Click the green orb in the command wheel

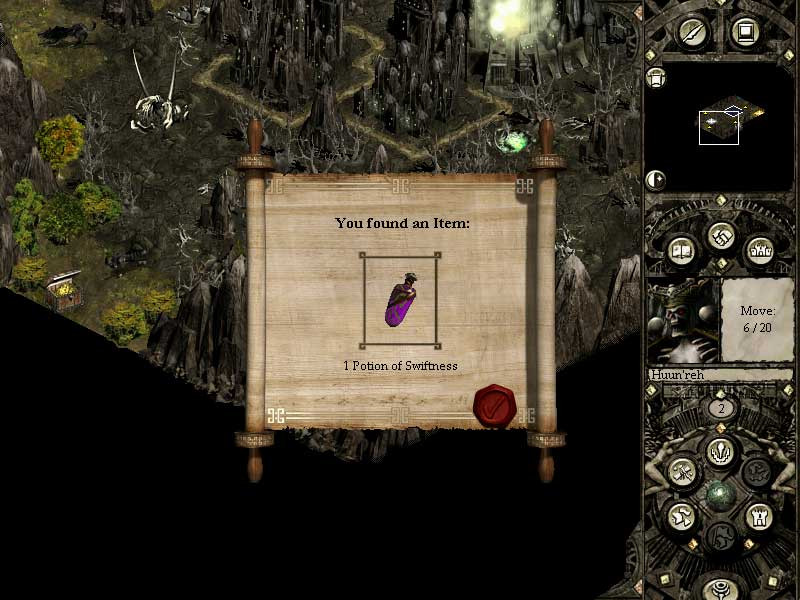pos(719,494)
